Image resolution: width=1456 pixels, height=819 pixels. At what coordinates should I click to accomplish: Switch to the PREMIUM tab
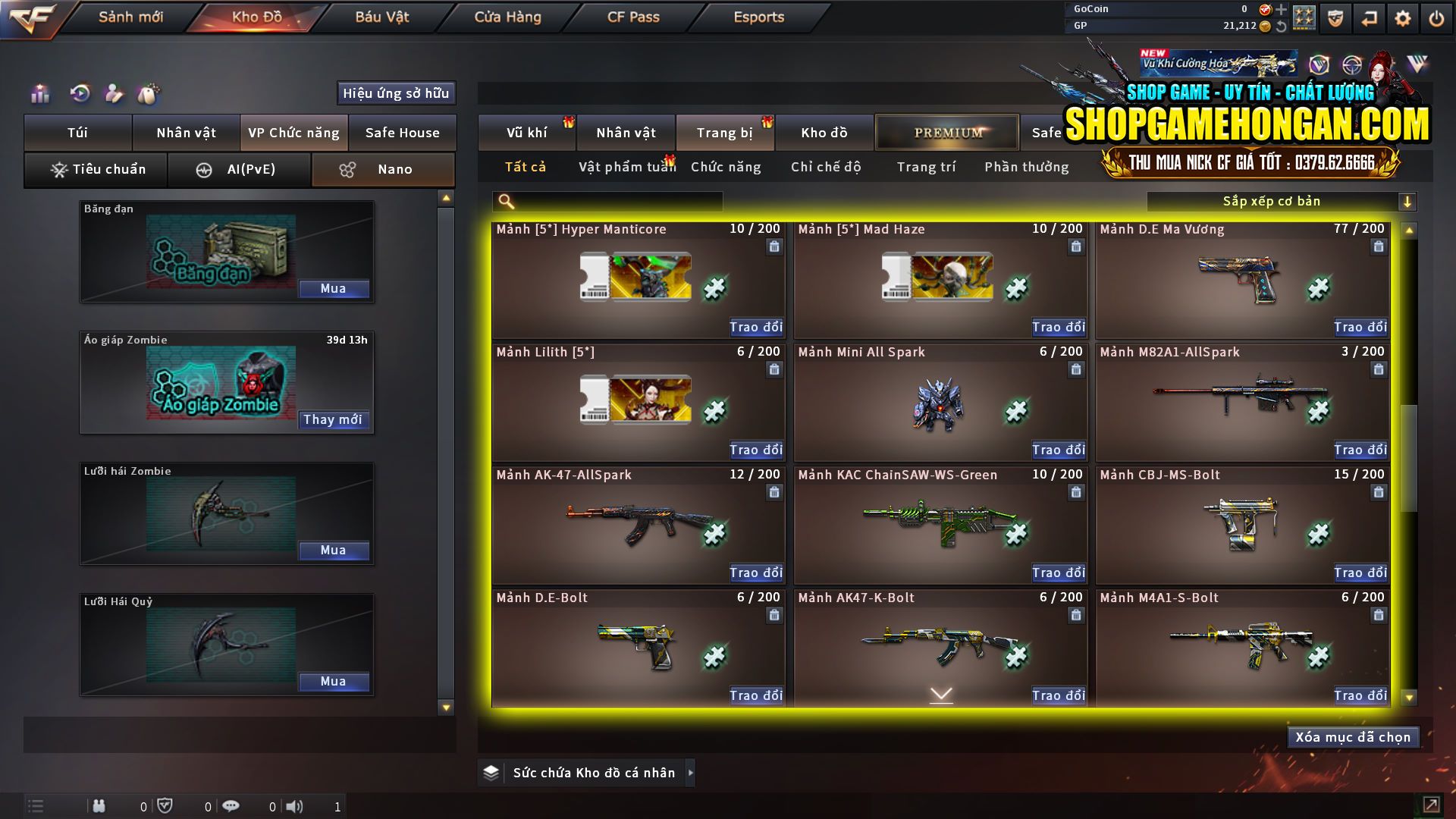(x=946, y=132)
